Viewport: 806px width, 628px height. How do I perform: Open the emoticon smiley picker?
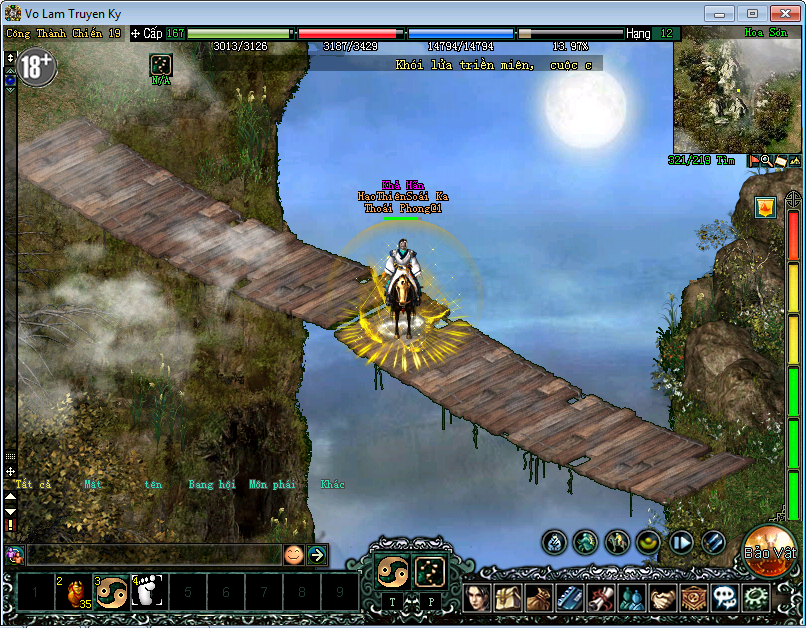tap(293, 554)
